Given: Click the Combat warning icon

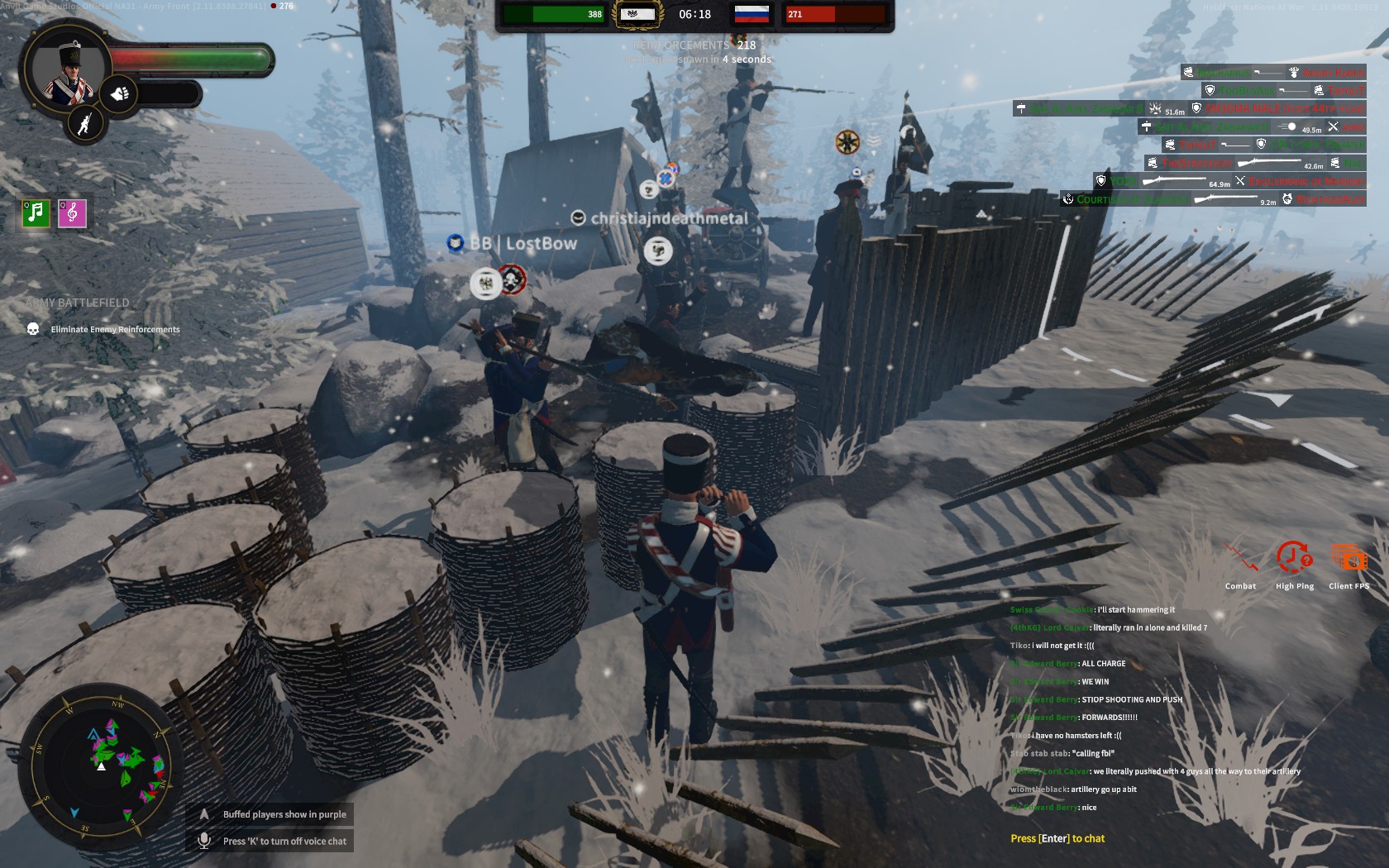Looking at the screenshot, I should coord(1240,560).
